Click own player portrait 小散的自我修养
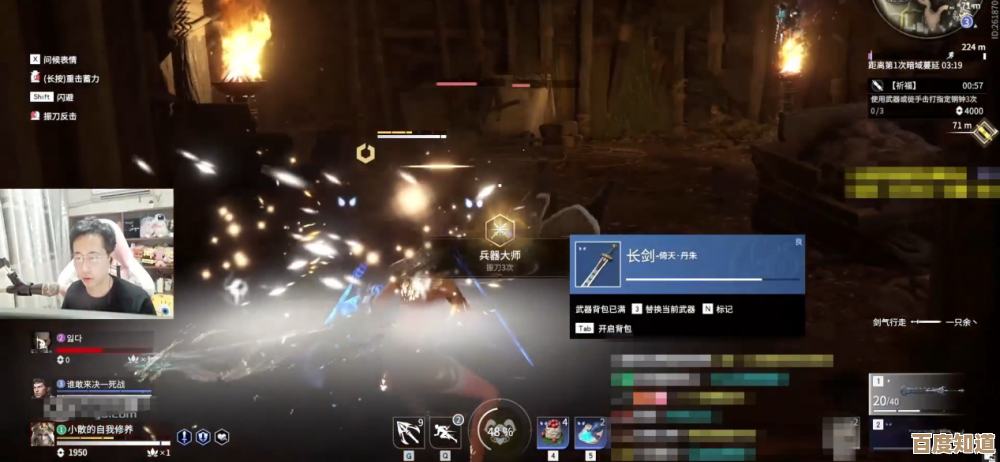1000x462 pixels. point(41,432)
